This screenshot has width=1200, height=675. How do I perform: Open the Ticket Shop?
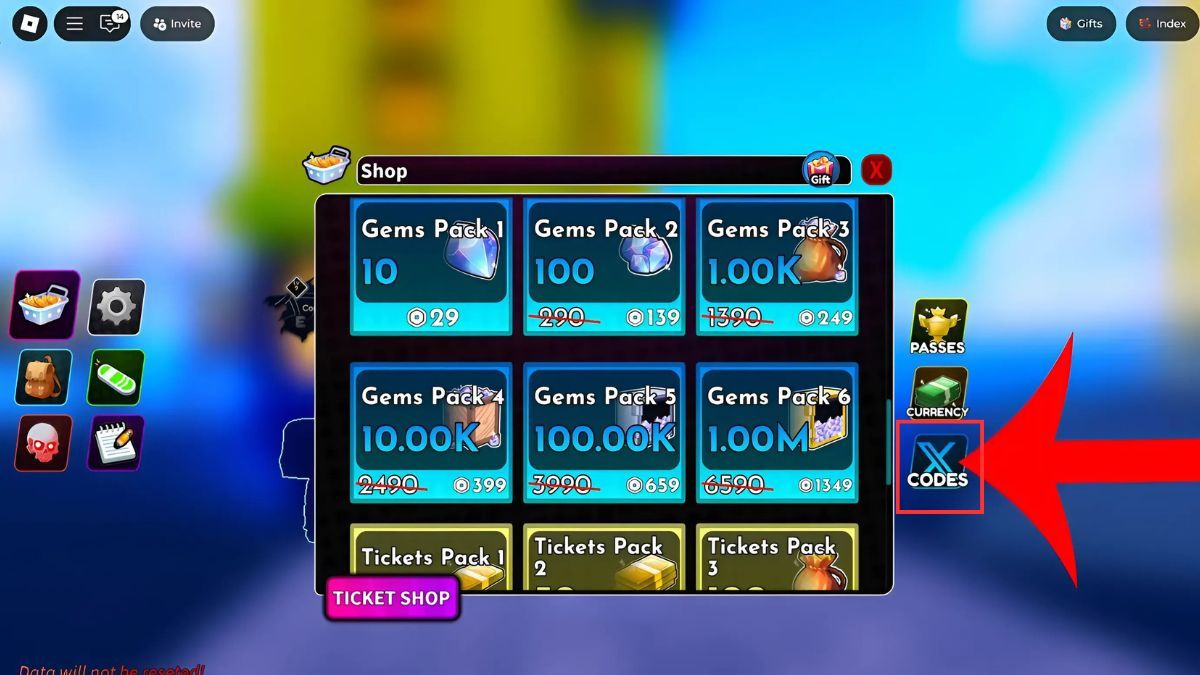pos(391,598)
